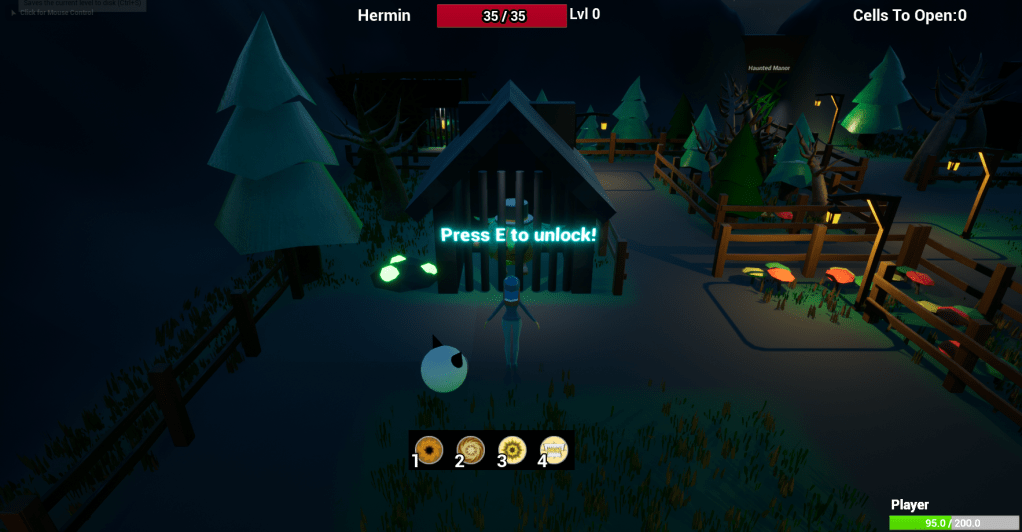Select the yellow starburst ability in slot 3
The height and width of the screenshot is (532, 1022).
coord(512,450)
